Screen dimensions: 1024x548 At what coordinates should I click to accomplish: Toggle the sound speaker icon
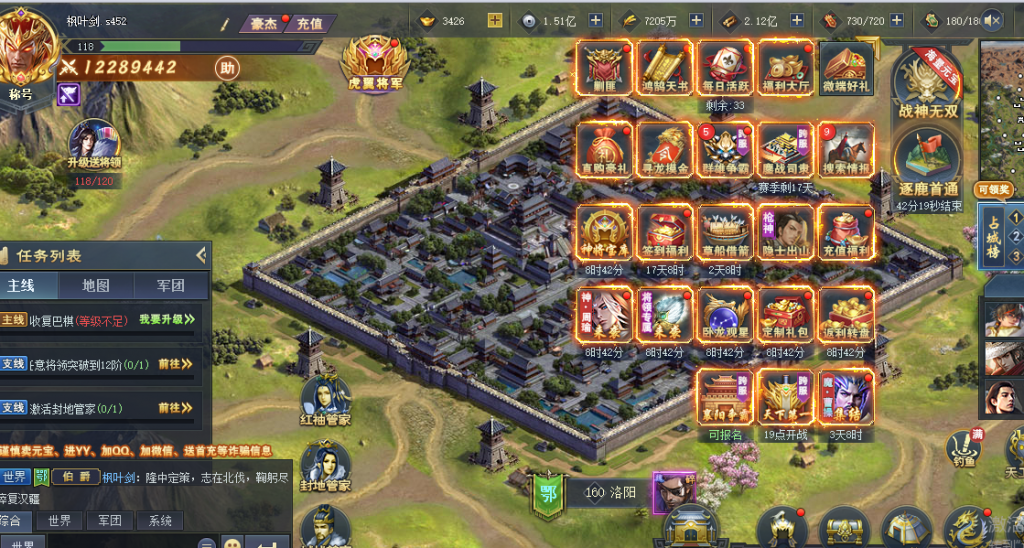pyautogui.click(x=993, y=20)
